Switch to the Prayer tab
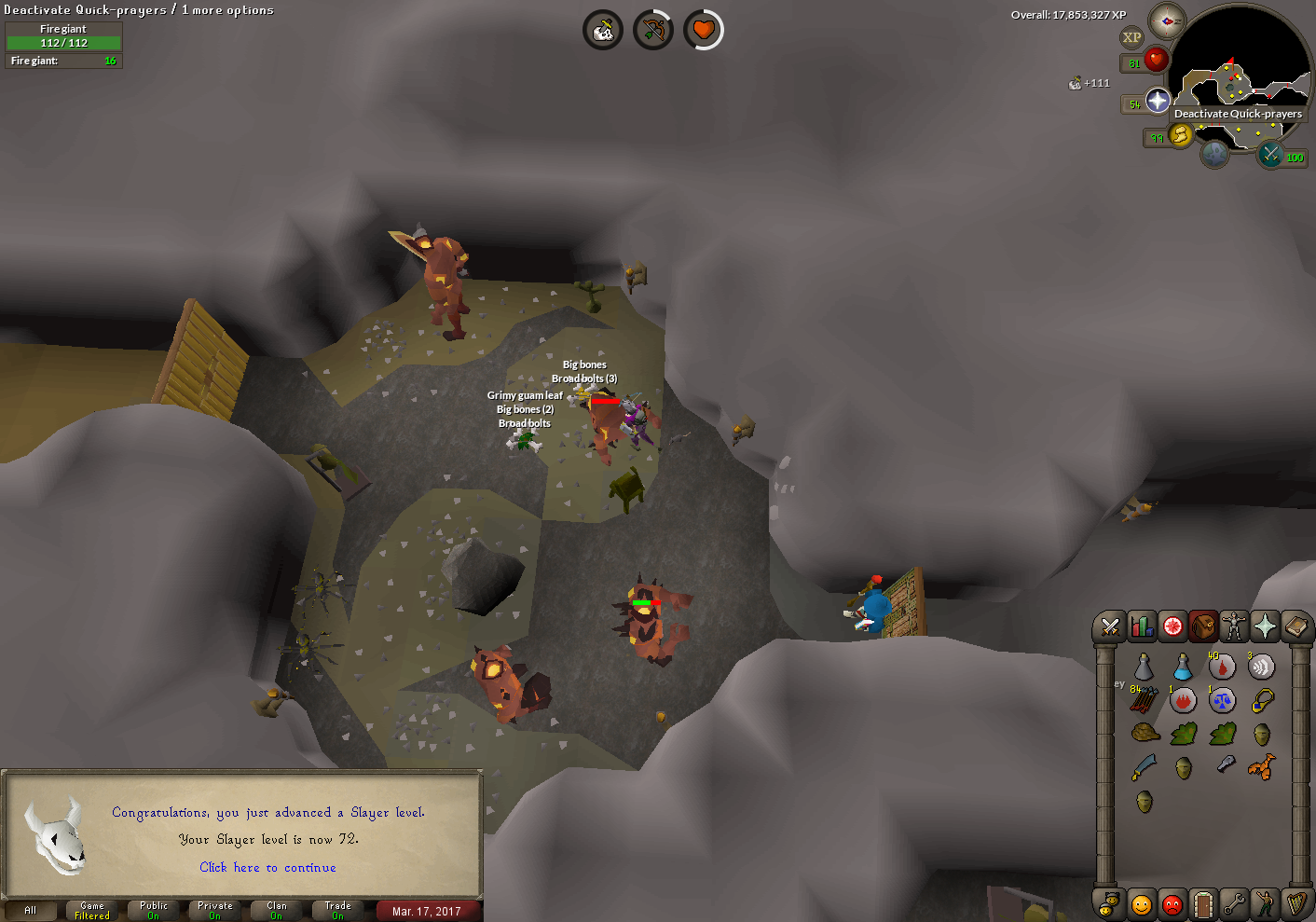The height and width of the screenshot is (922, 1316). 1265,626
